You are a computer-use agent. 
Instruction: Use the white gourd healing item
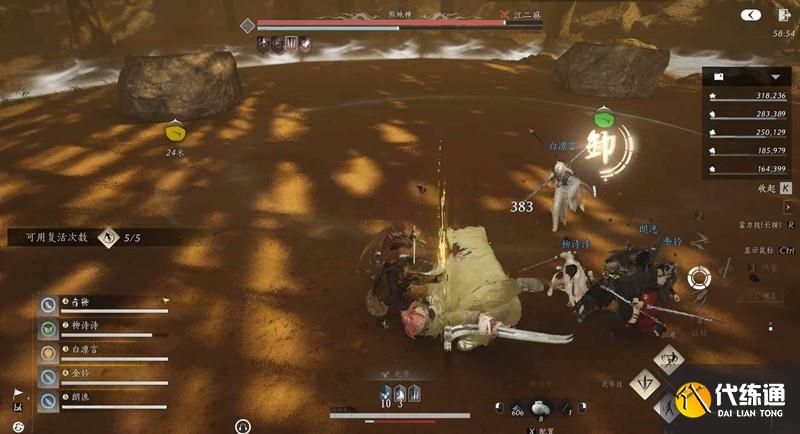539,406
